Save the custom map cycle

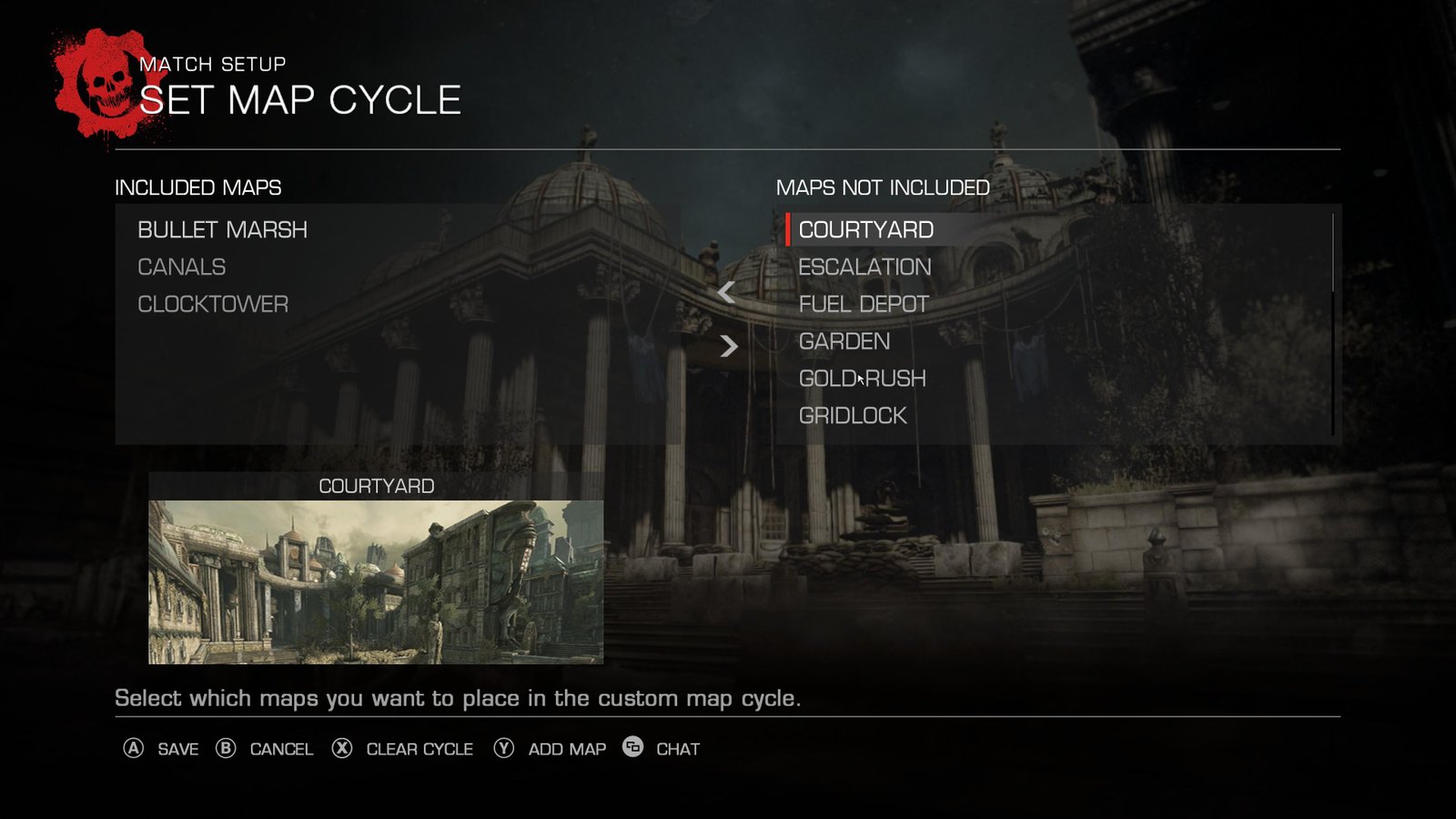click(x=161, y=749)
